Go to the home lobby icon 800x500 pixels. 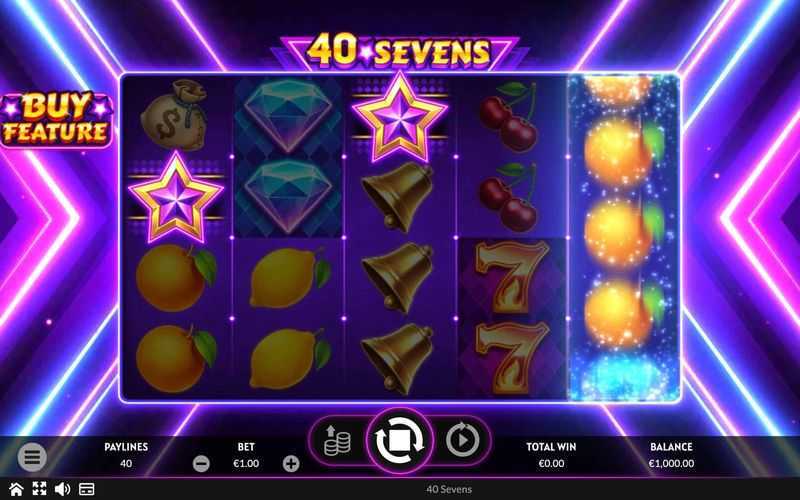(16, 489)
